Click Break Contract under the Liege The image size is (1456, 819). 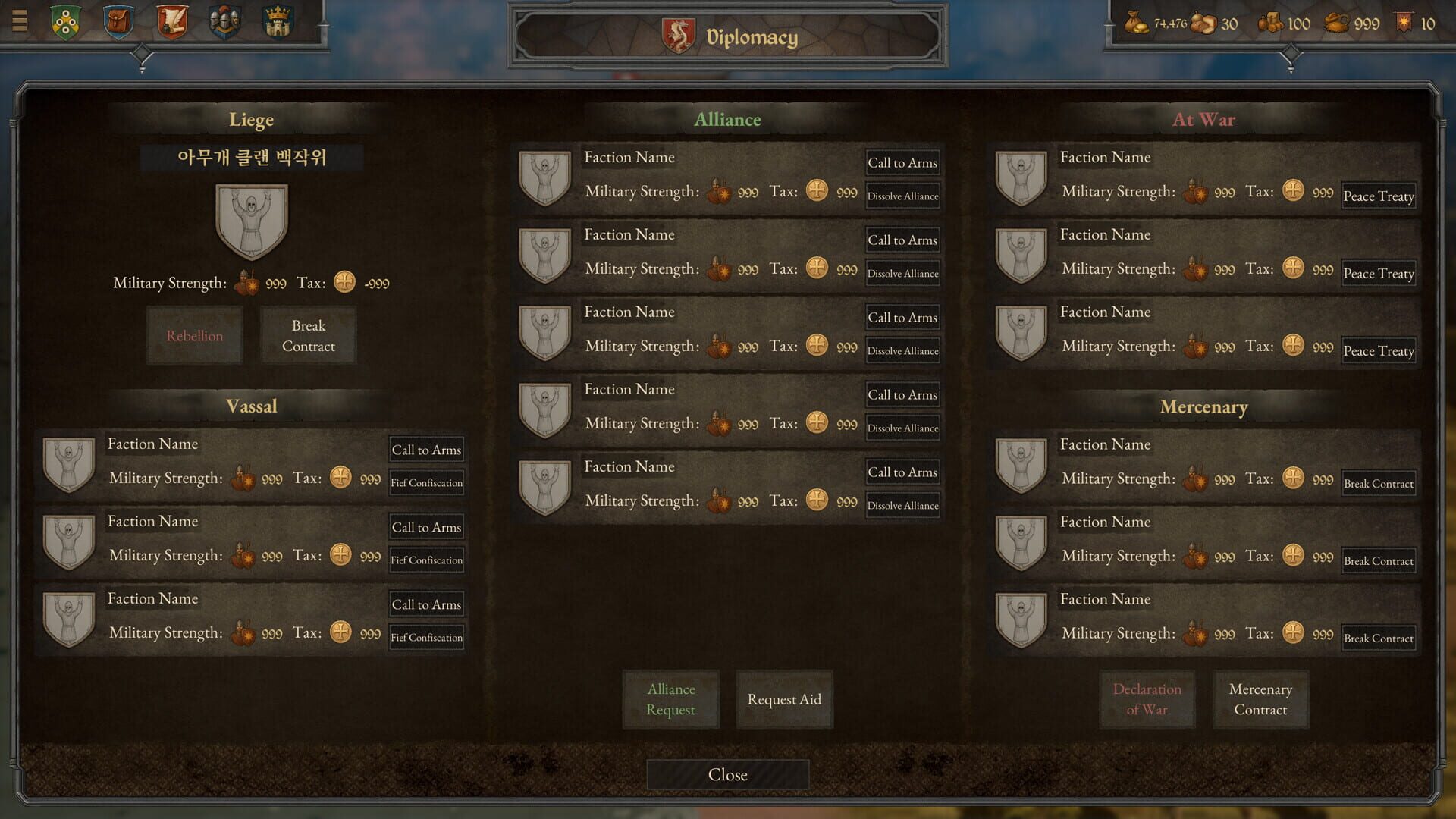(308, 335)
